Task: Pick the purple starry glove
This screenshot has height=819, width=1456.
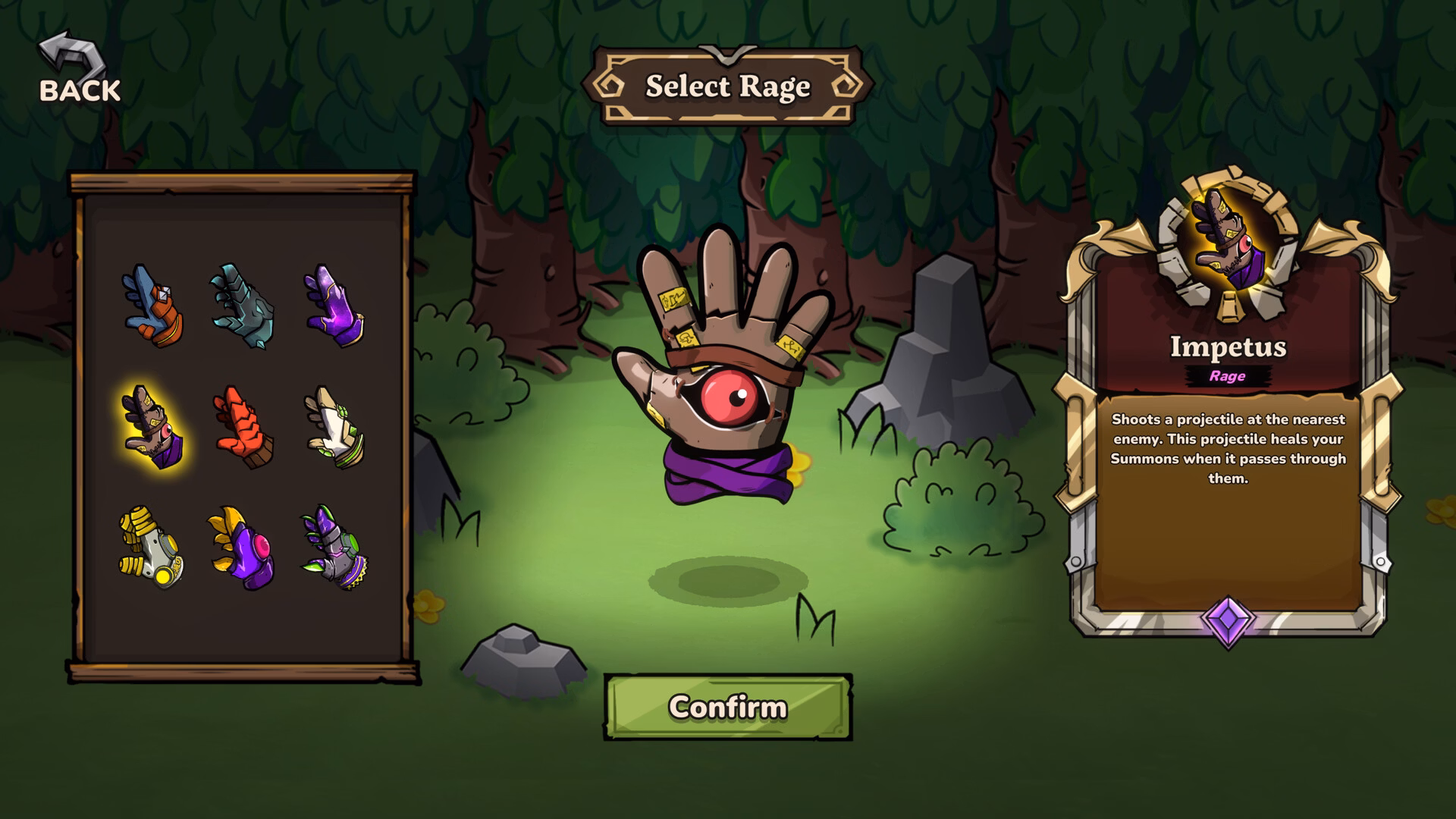Action: click(334, 306)
